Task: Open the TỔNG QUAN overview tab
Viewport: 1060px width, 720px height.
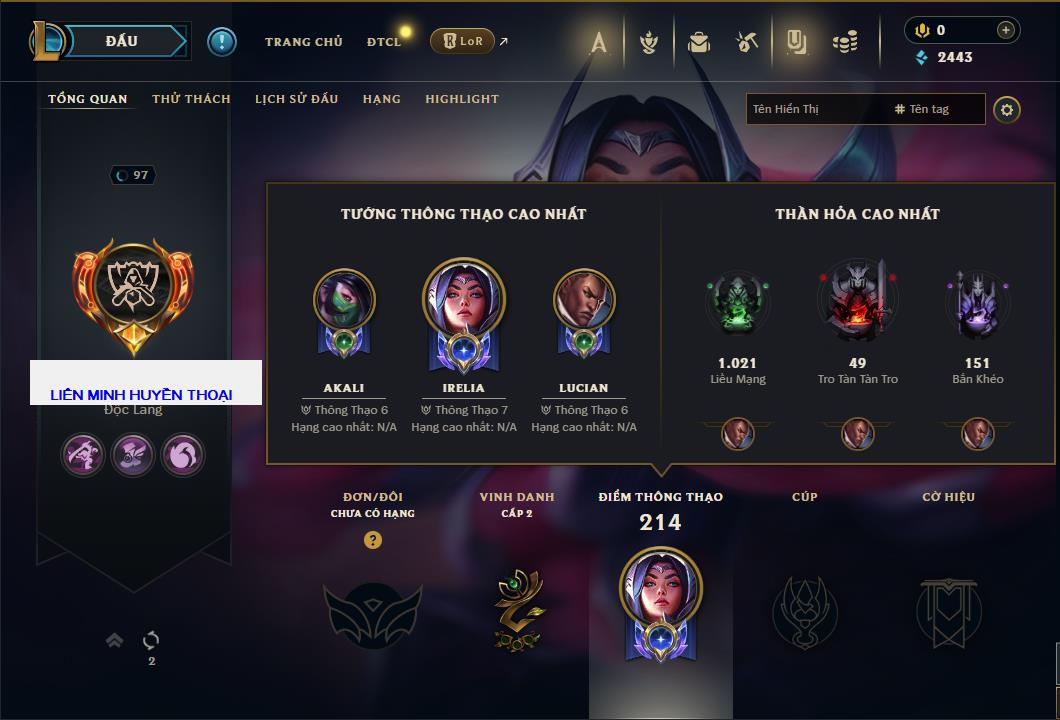Action: tap(88, 99)
